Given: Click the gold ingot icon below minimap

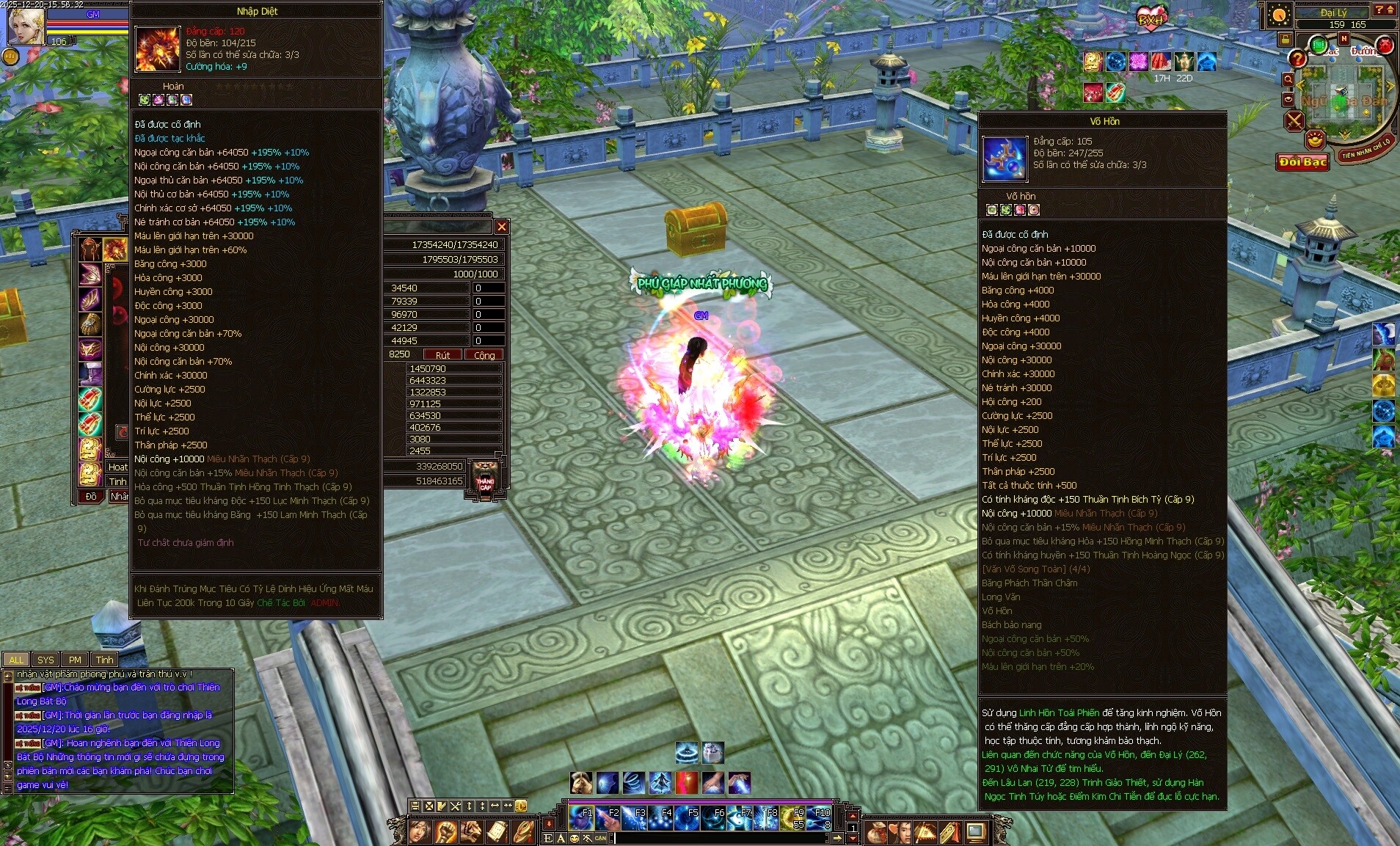Looking at the screenshot, I should (x=1315, y=139).
